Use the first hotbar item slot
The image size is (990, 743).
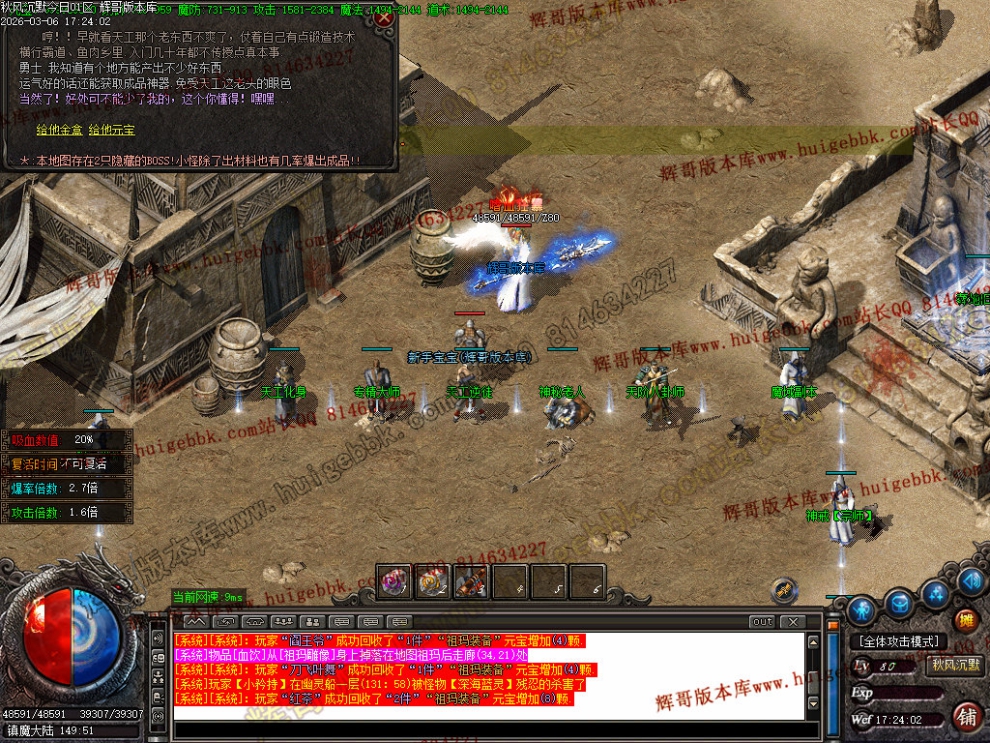[x=394, y=581]
